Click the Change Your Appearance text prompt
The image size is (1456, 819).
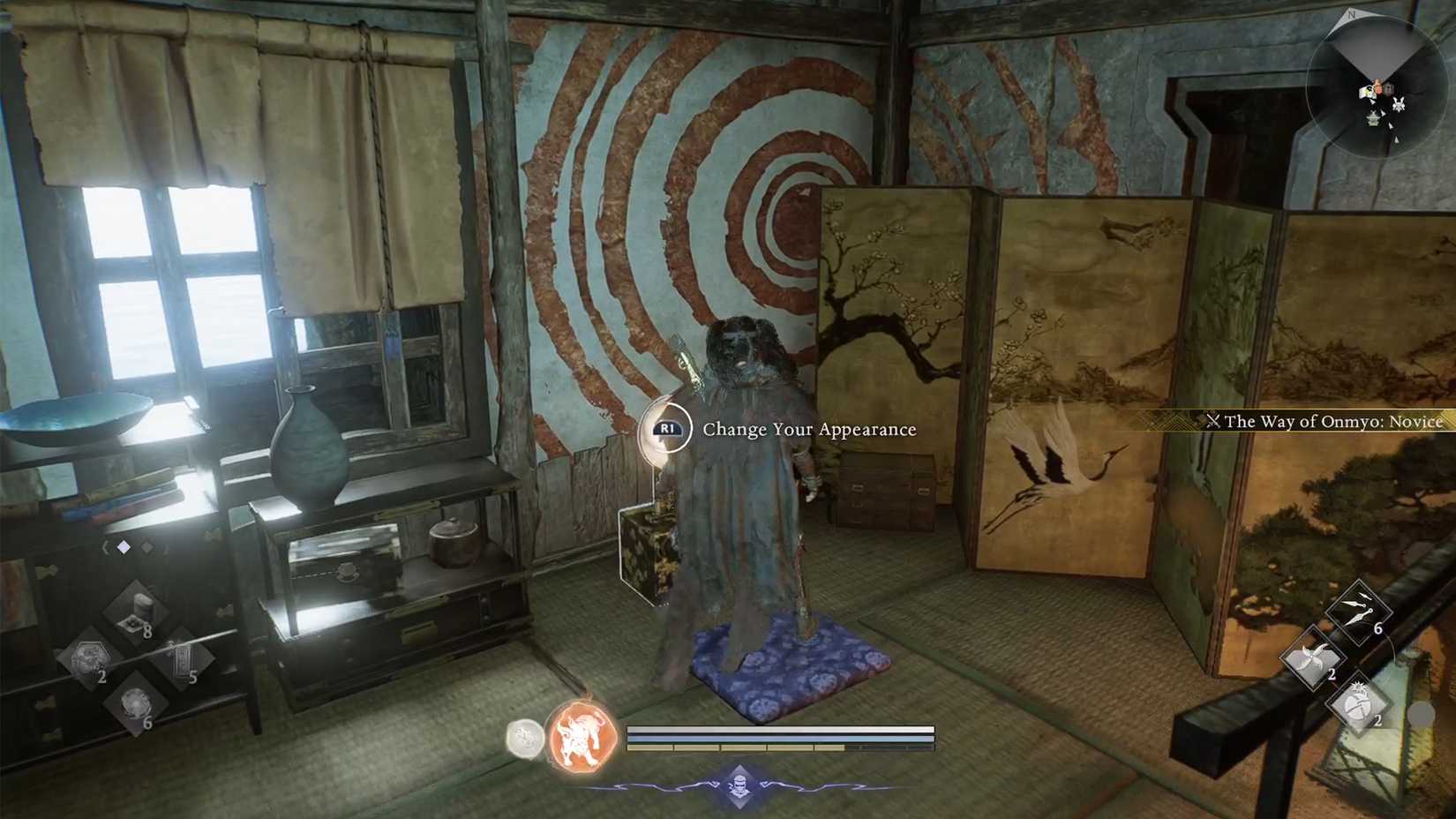(x=808, y=429)
